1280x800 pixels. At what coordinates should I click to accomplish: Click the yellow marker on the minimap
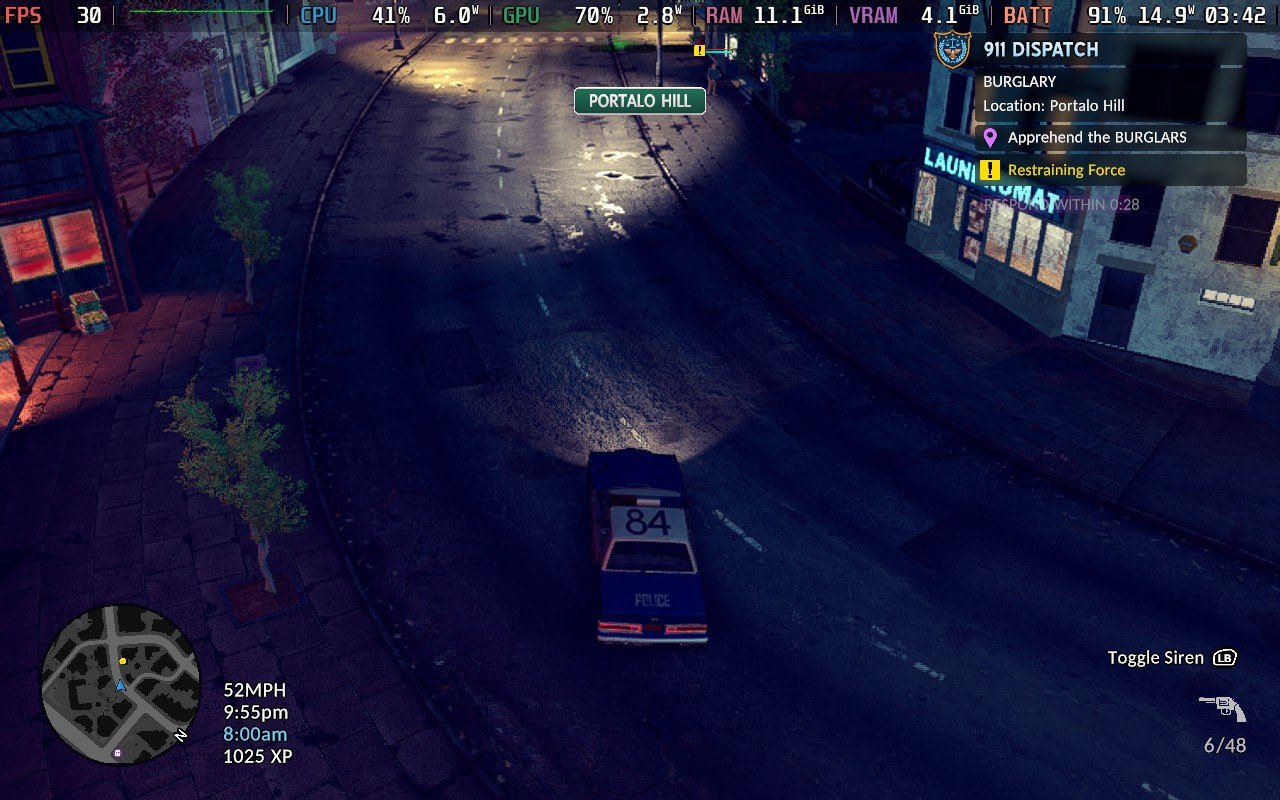pos(123,661)
